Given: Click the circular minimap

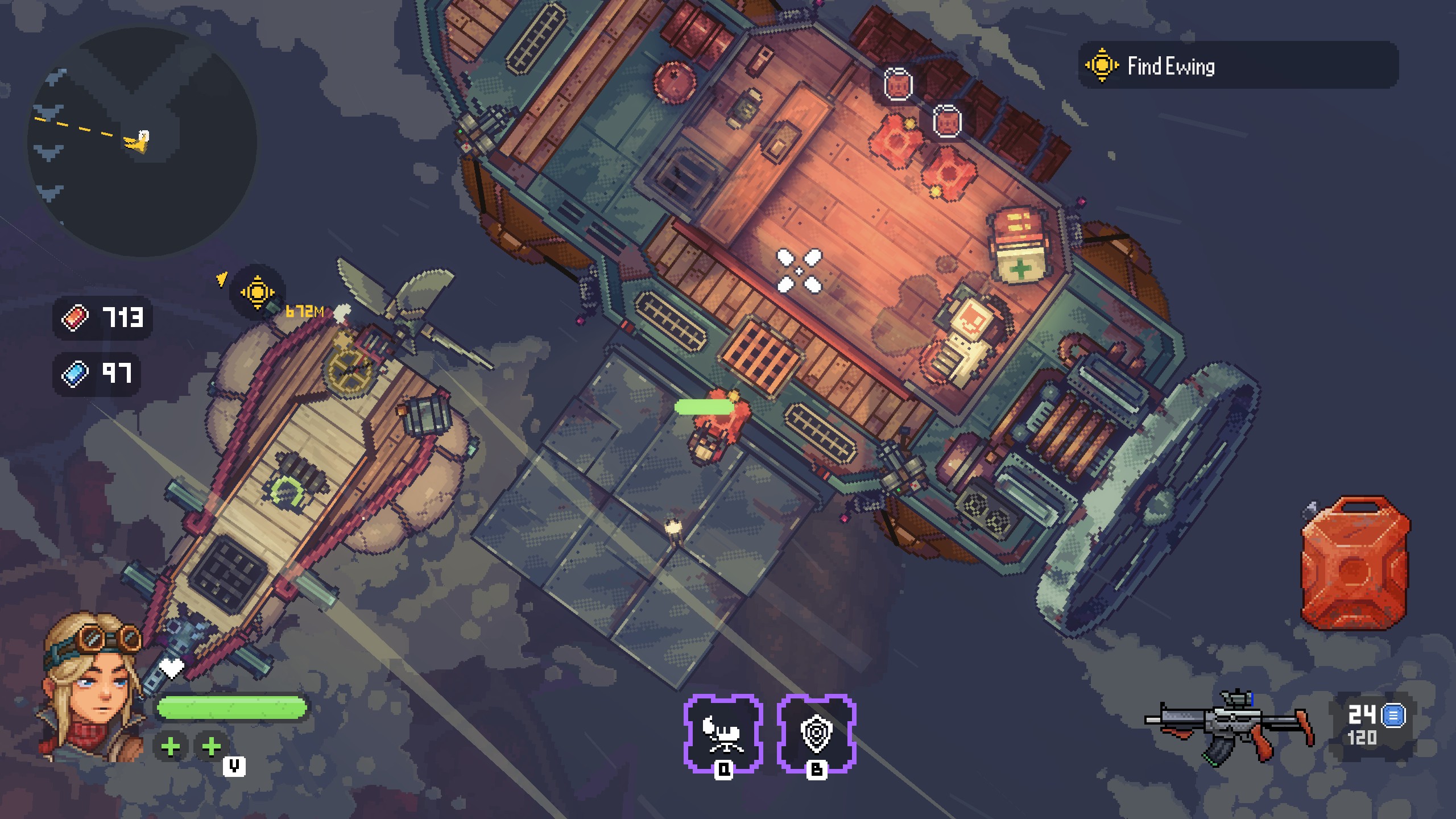Looking at the screenshot, I should click(142, 142).
